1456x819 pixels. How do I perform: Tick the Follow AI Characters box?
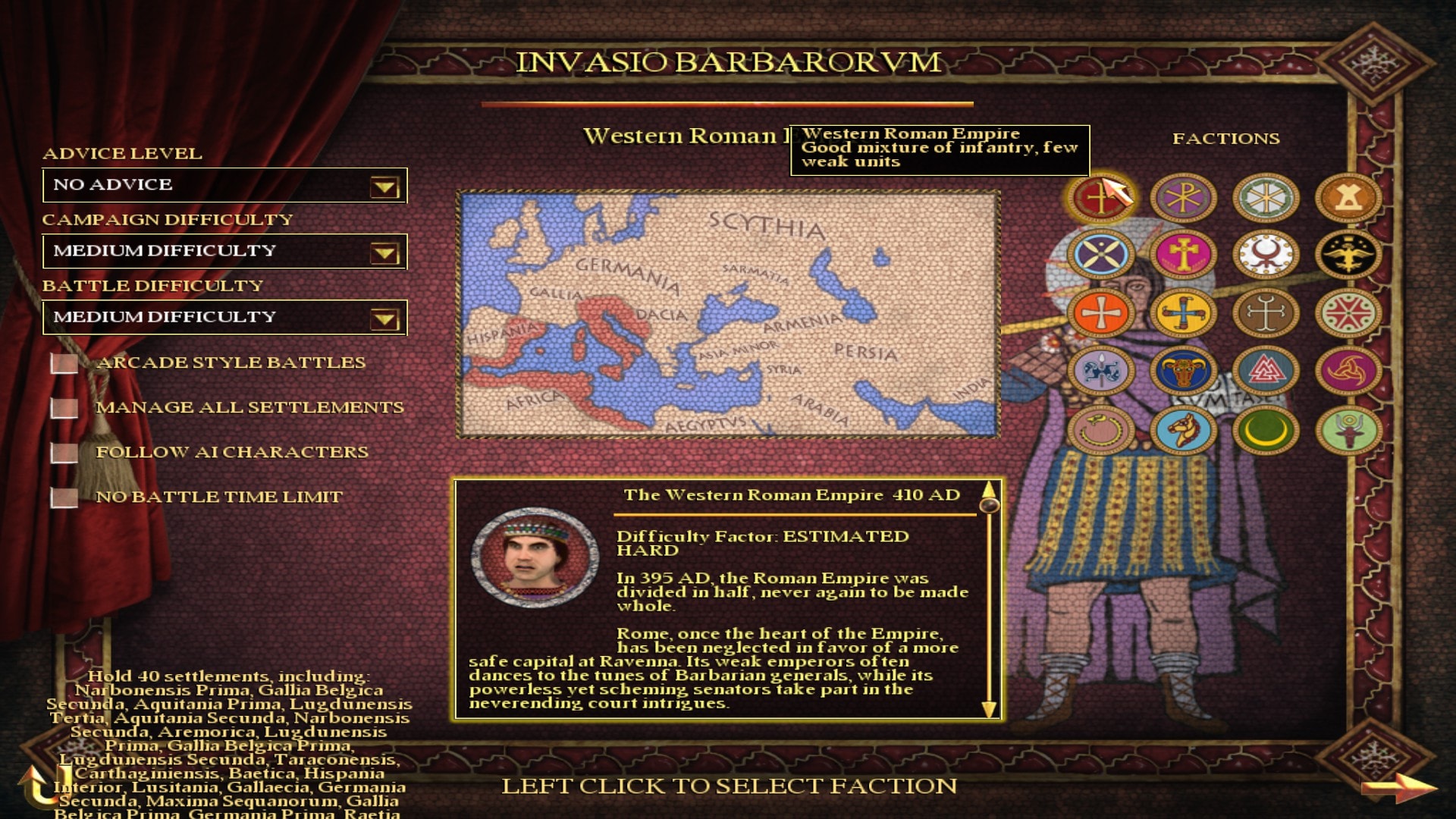64,453
